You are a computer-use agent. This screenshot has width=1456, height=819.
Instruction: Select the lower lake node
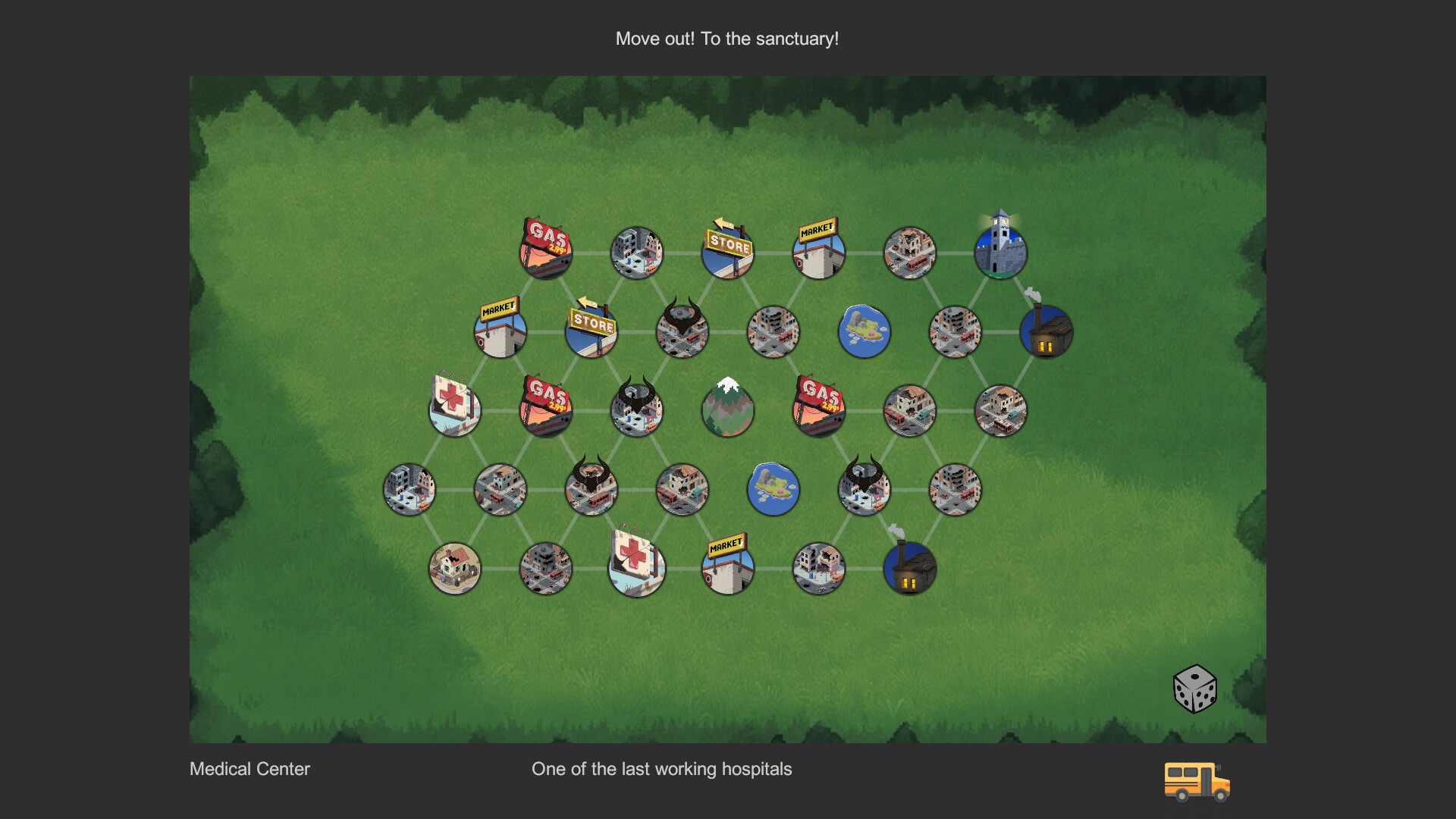click(774, 489)
